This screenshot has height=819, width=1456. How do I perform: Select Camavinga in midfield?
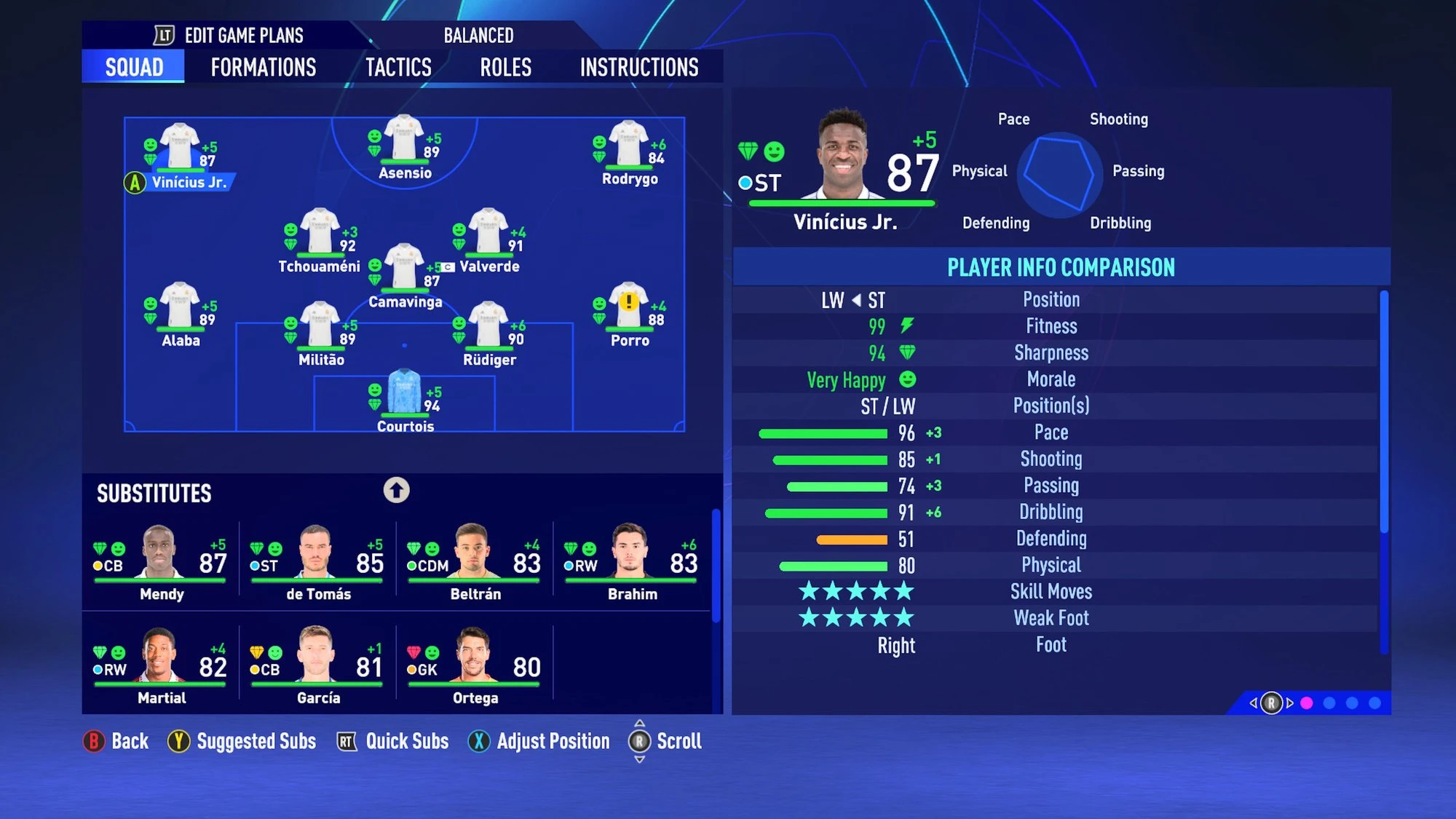[x=405, y=268]
